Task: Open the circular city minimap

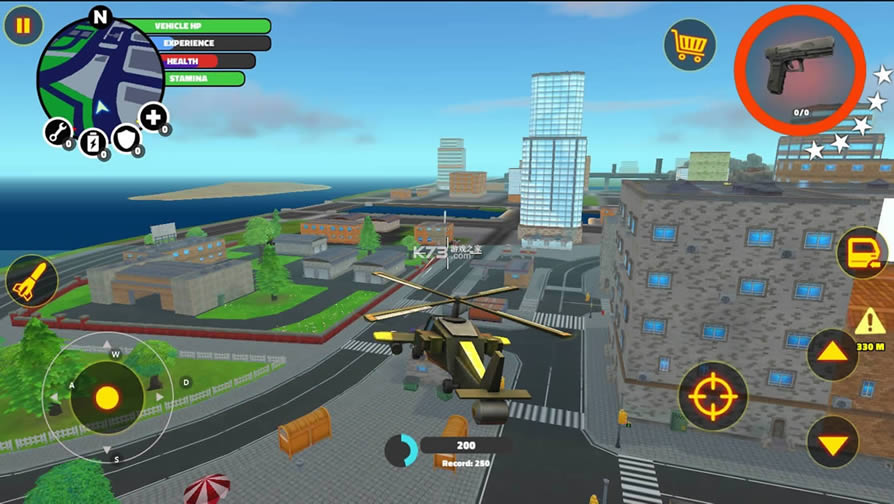Action: point(99,76)
